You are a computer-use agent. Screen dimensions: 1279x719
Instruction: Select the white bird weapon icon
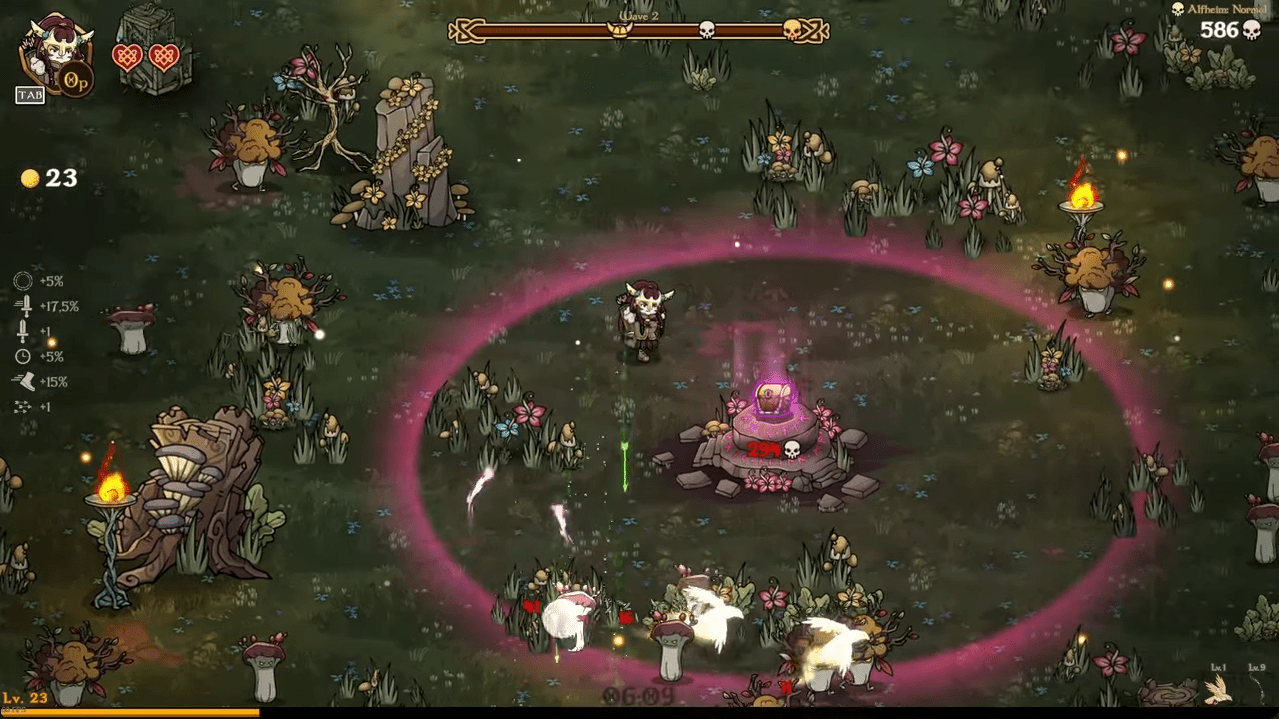[1217, 689]
